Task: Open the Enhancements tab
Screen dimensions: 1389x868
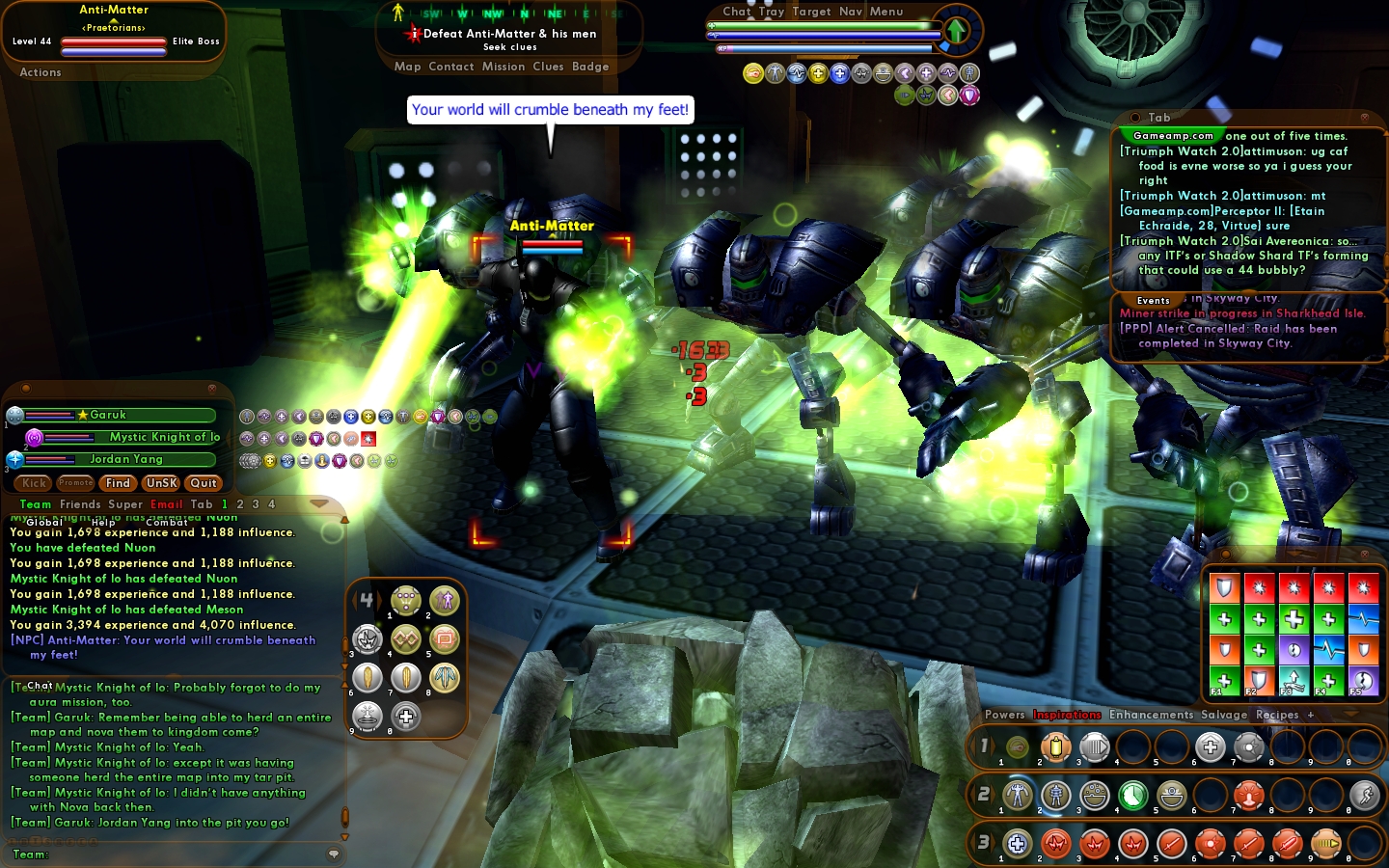Action: click(x=1151, y=715)
